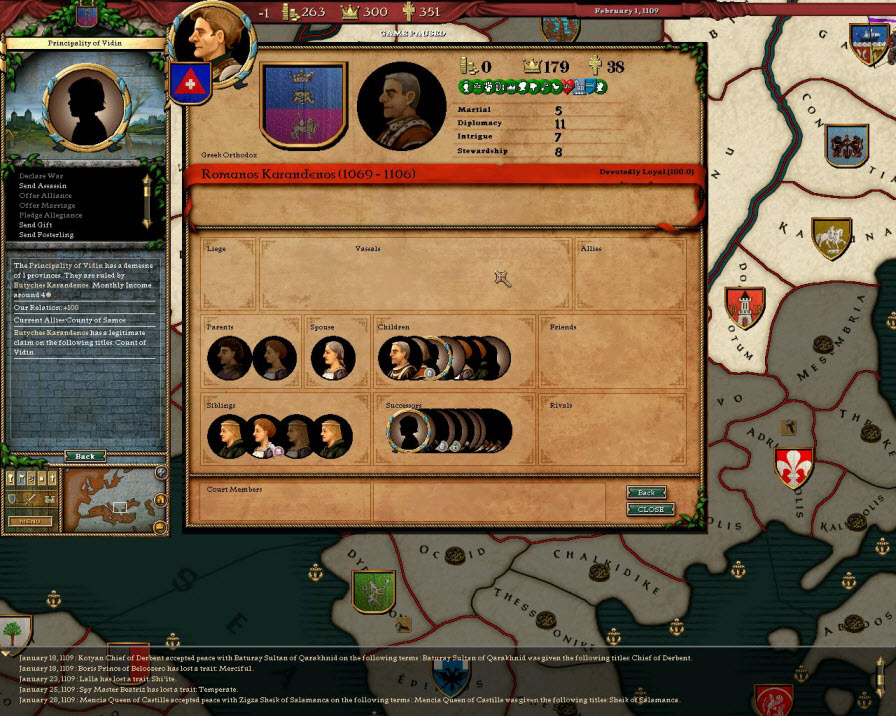Select the first sibling portrait
896x716 pixels.
click(x=228, y=437)
